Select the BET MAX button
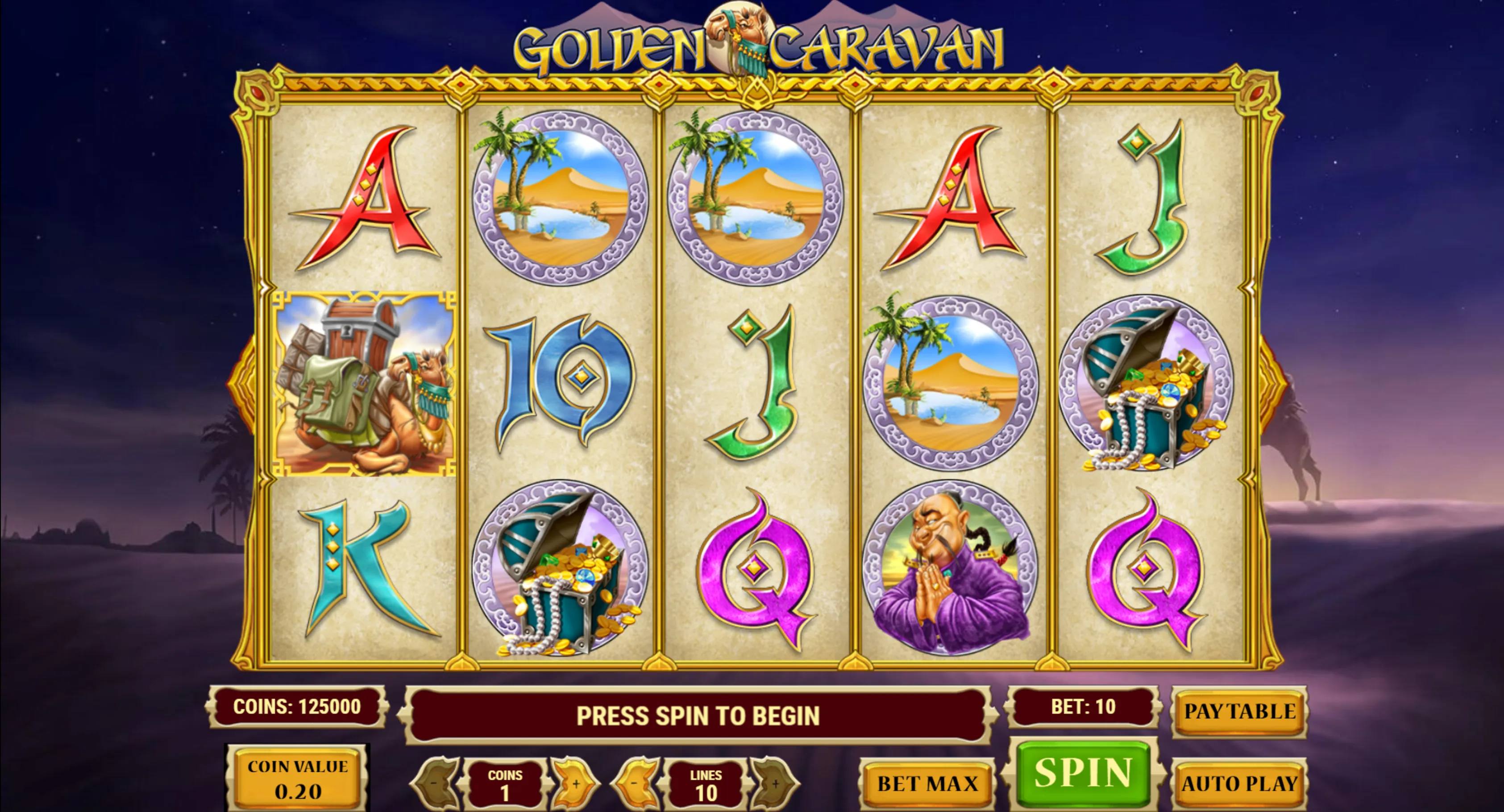 pyautogui.click(x=927, y=783)
